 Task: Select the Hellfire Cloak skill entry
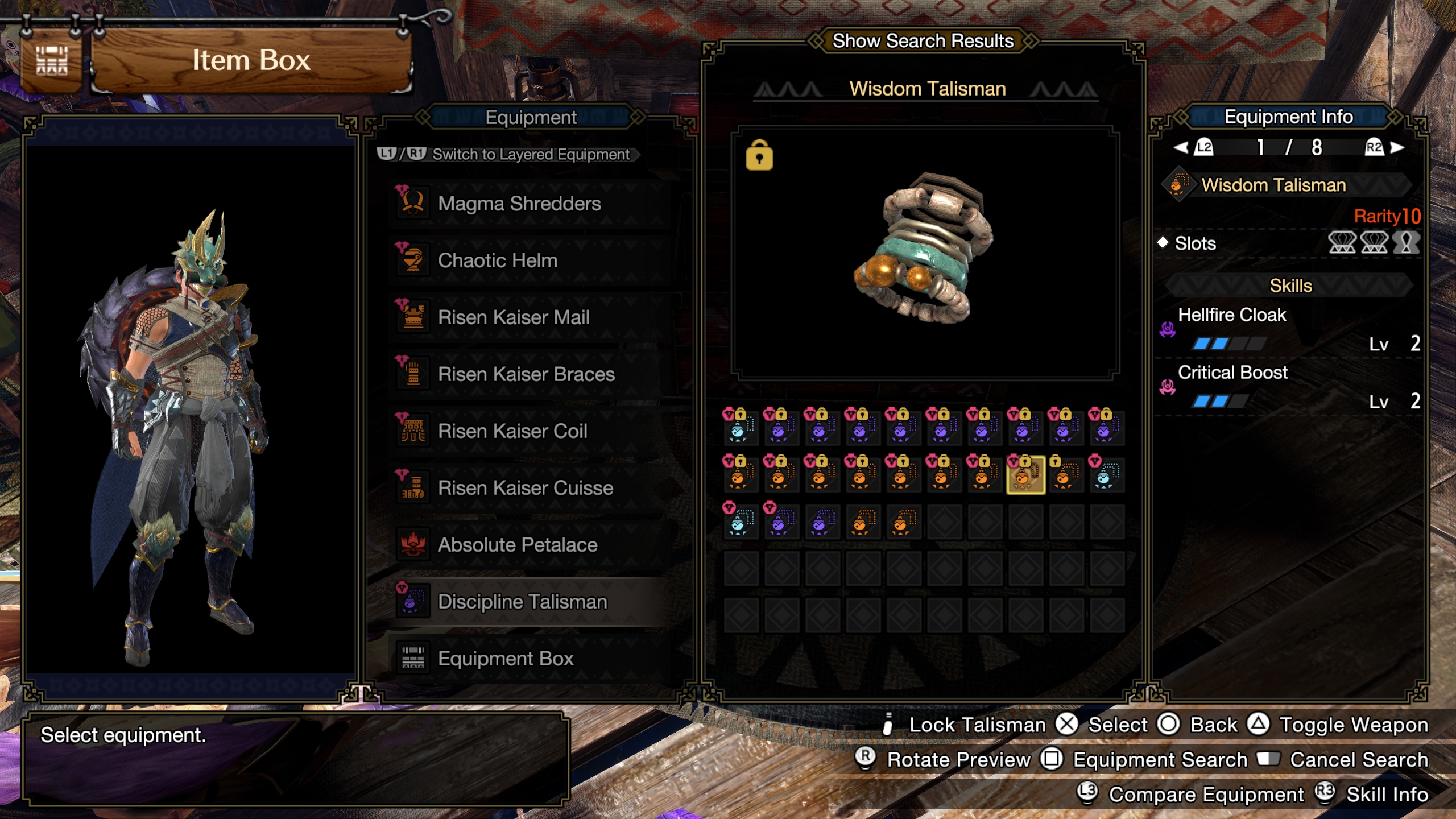point(1231,315)
